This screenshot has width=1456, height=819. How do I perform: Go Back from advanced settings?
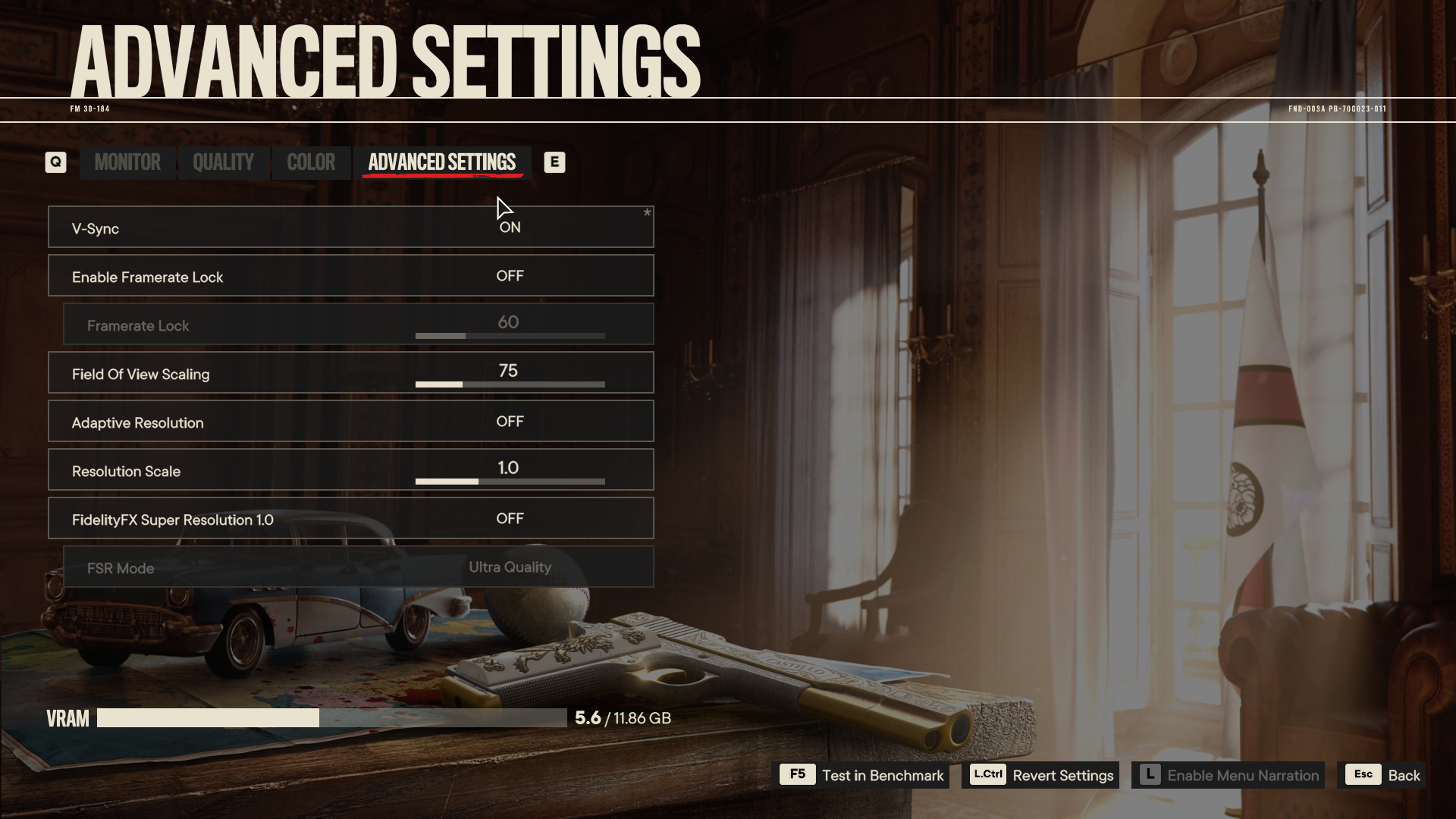[1383, 775]
